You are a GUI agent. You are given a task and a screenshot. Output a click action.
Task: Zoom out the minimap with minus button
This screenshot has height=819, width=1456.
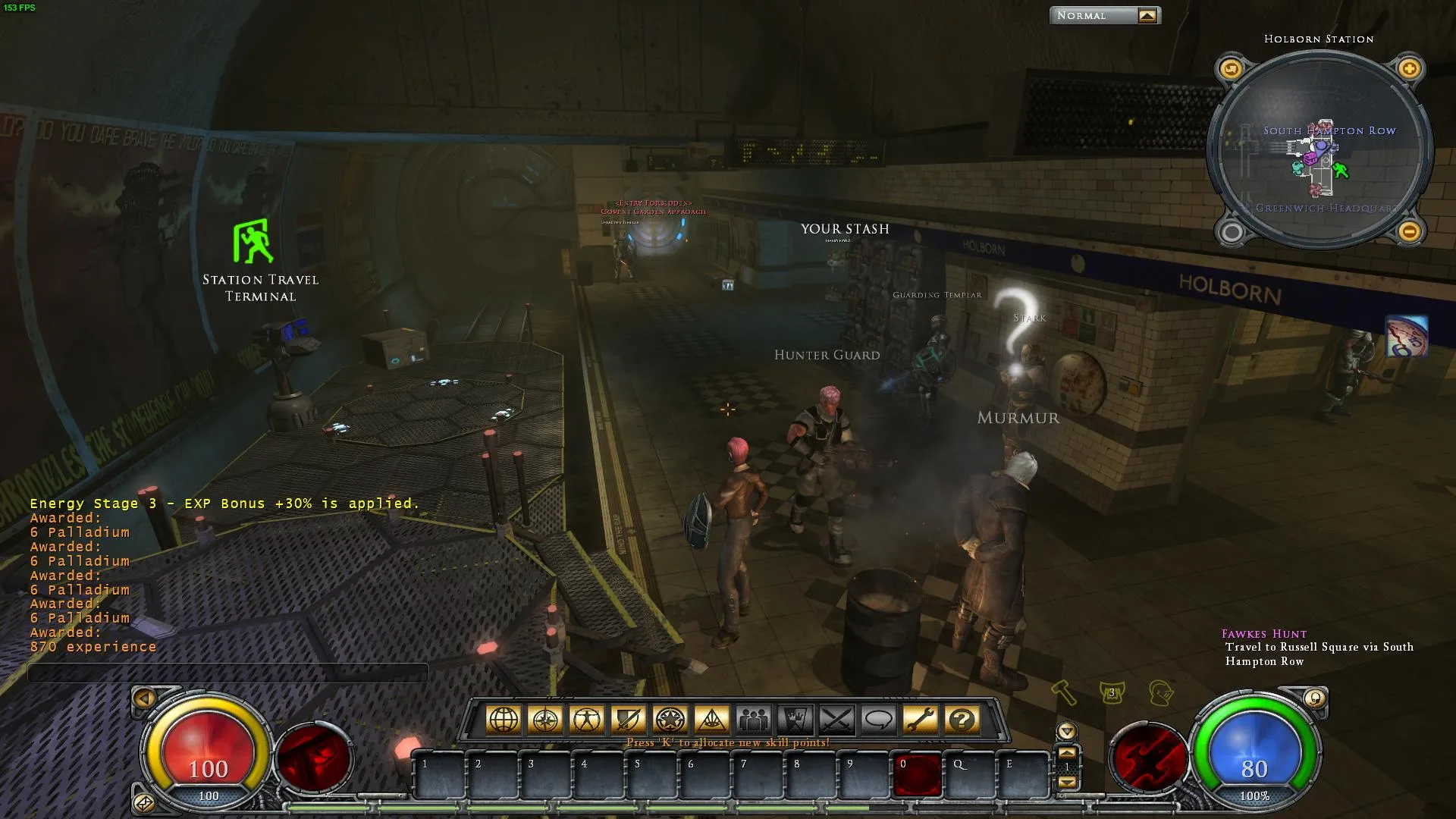[x=1409, y=231]
